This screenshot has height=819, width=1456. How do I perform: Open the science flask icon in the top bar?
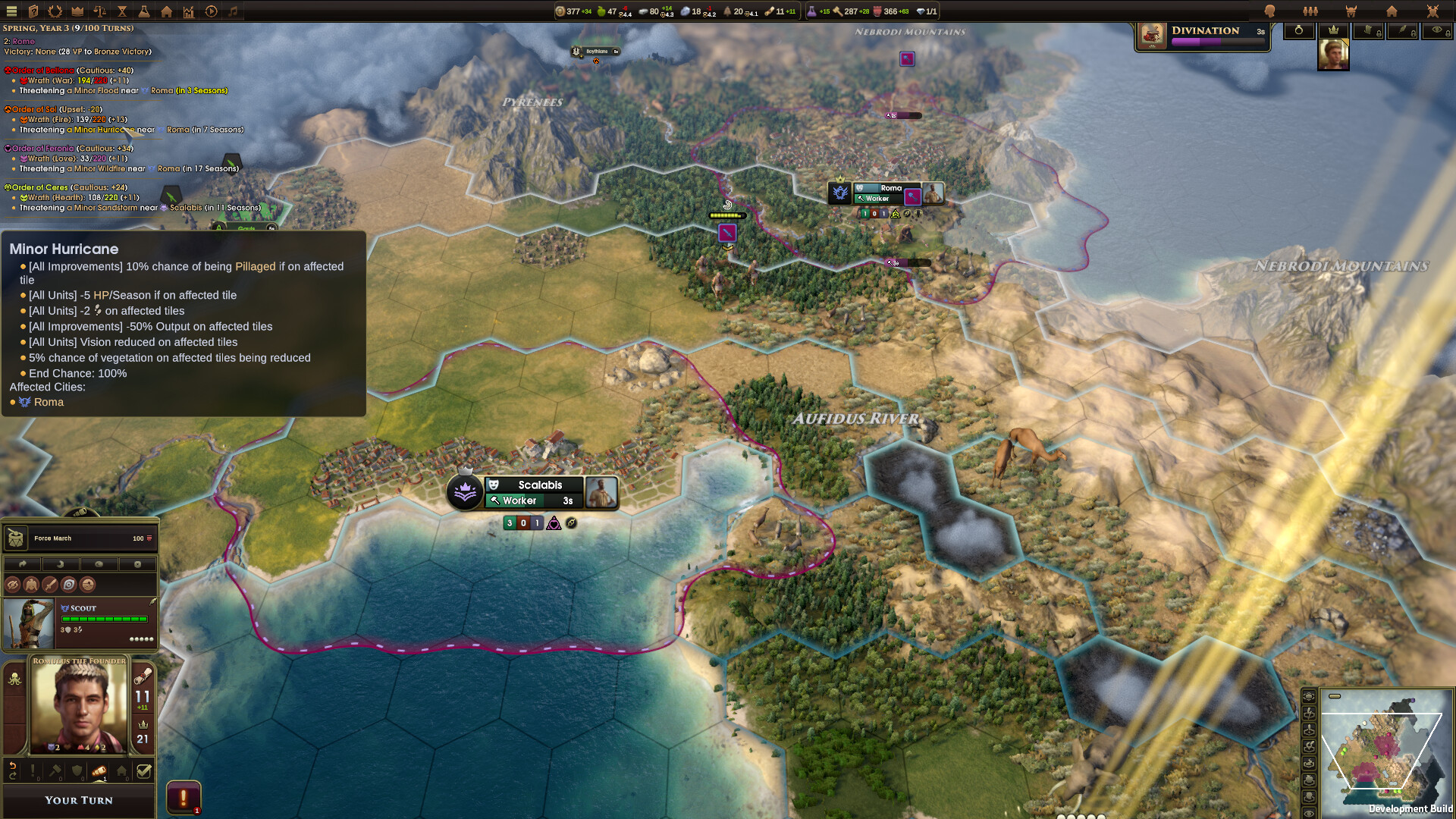tap(144, 11)
